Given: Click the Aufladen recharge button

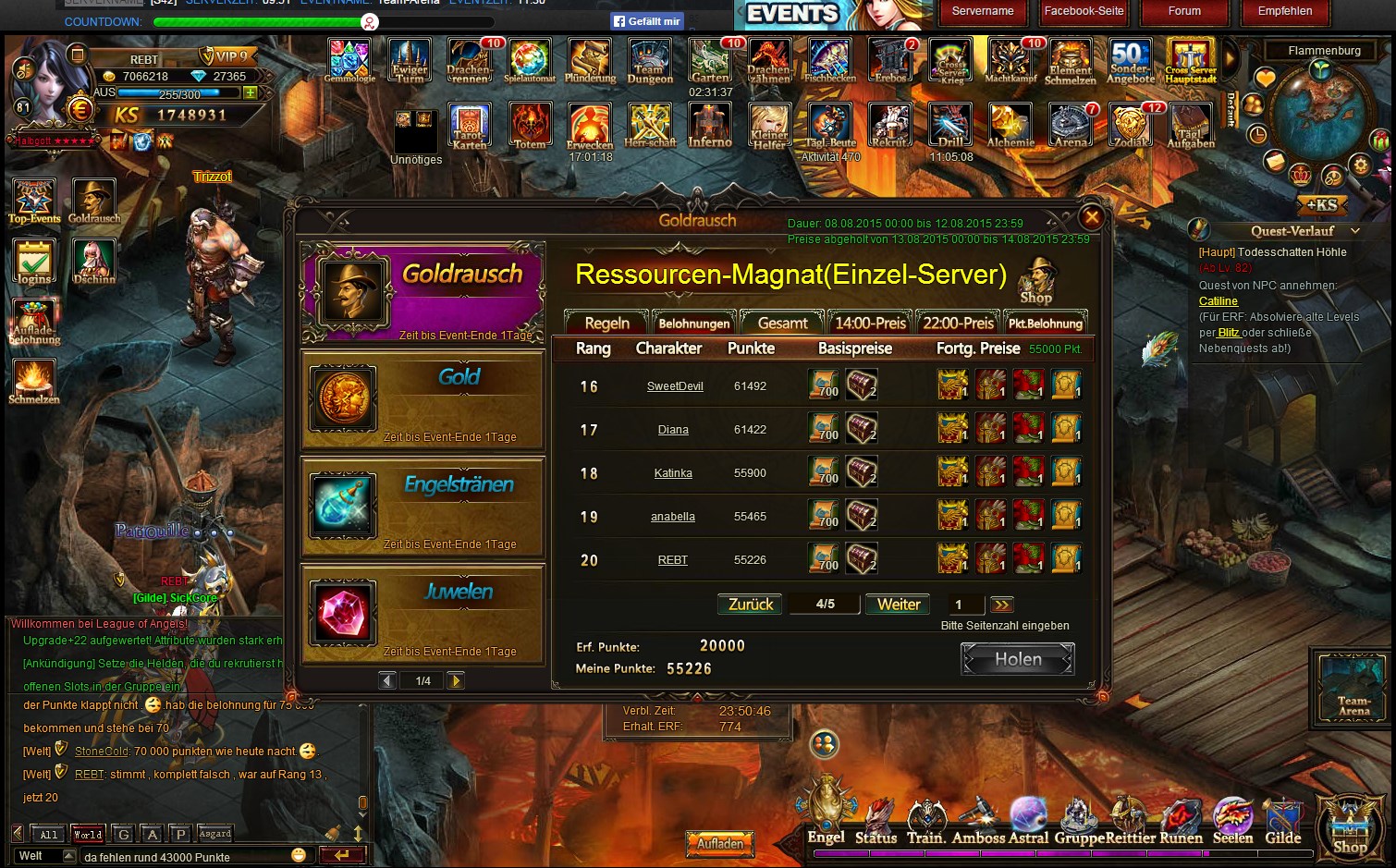Looking at the screenshot, I should coord(720,843).
